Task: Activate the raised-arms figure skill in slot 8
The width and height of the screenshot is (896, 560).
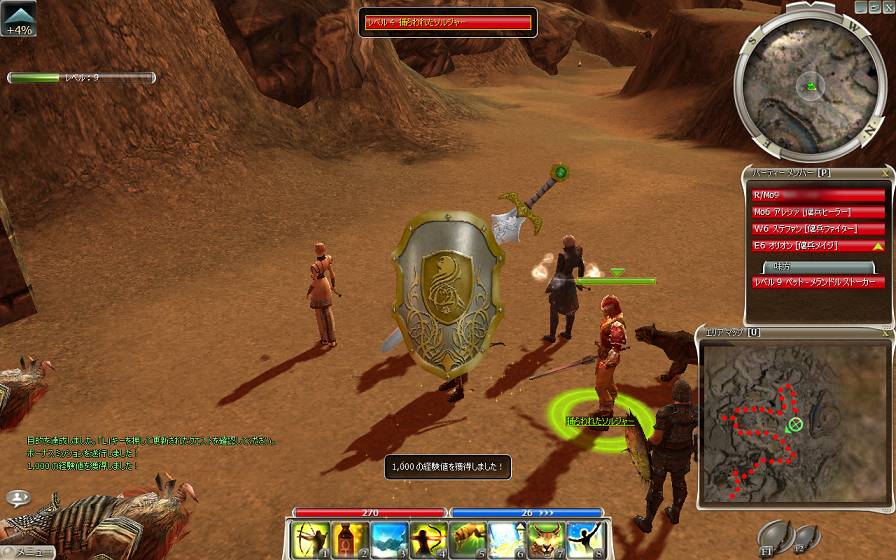Action: 582,540
